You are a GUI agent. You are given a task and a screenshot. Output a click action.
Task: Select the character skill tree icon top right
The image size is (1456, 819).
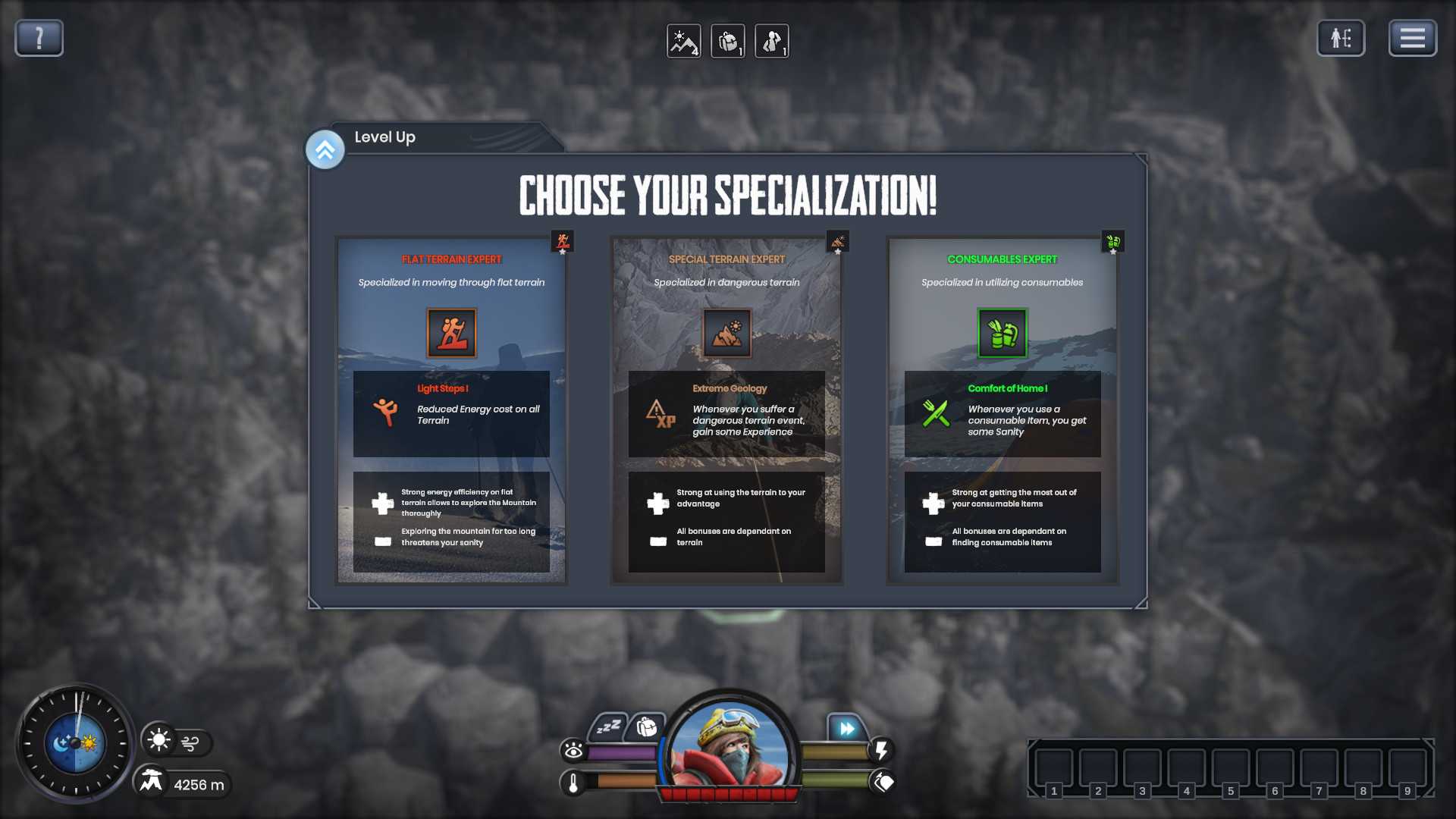1341,38
